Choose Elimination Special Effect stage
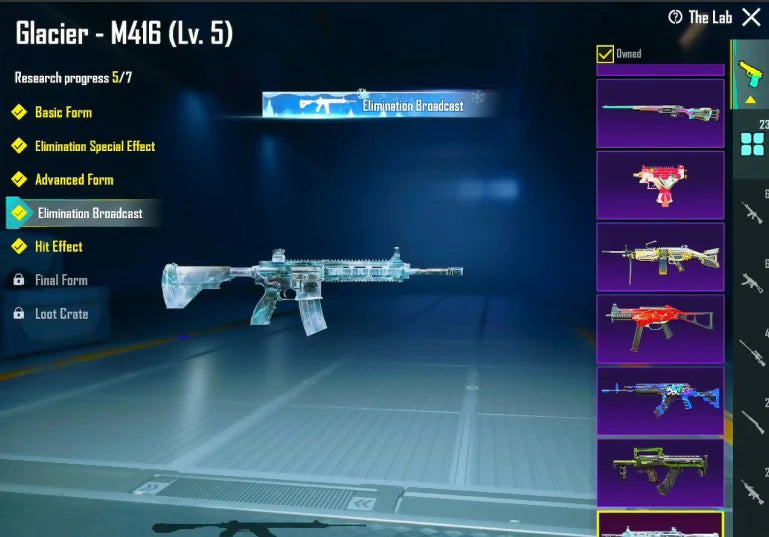Image resolution: width=769 pixels, height=537 pixels. (95, 146)
